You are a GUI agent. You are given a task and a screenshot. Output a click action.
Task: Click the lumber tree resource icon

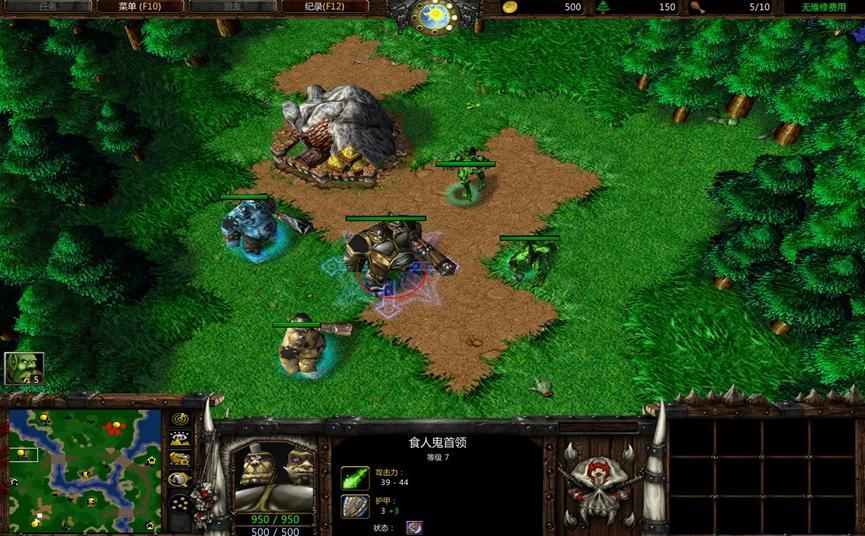click(603, 7)
